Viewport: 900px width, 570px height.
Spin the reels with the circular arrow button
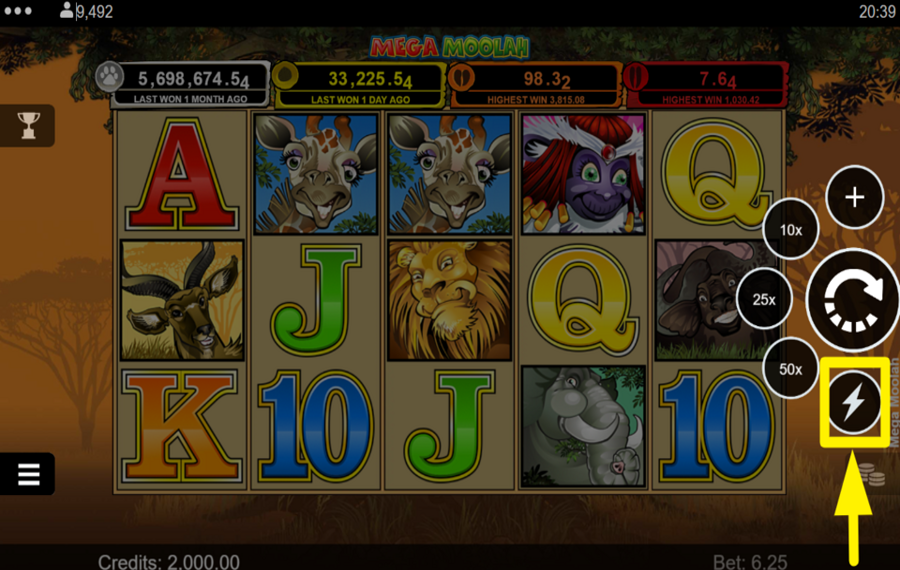(x=853, y=298)
